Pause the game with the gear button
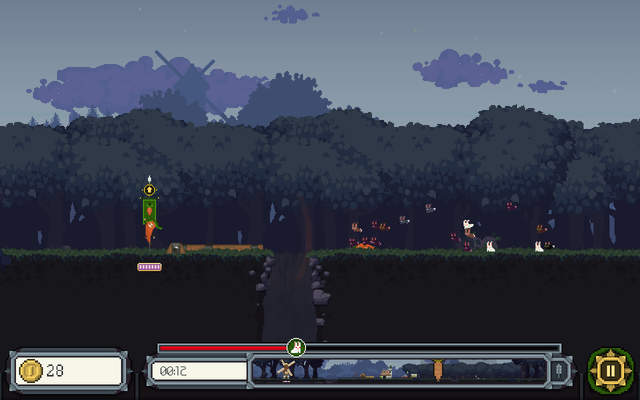 click(609, 370)
